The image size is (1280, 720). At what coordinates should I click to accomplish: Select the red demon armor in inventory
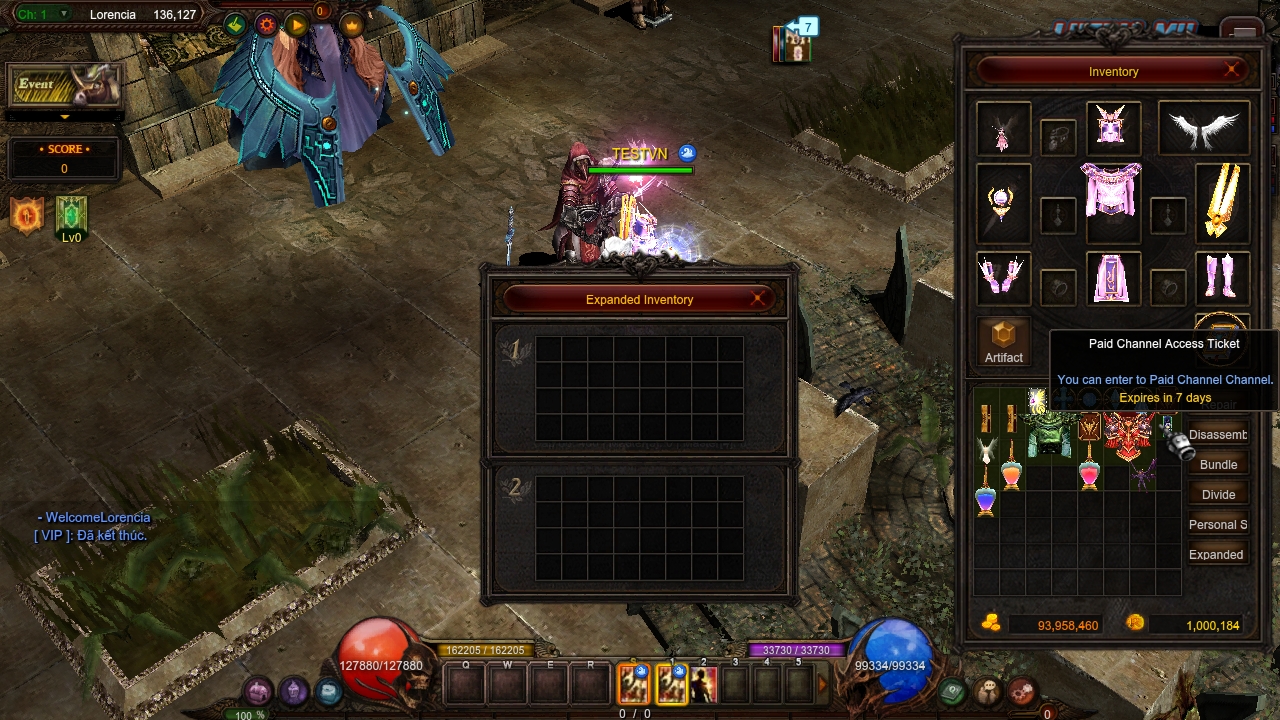pos(1130,436)
